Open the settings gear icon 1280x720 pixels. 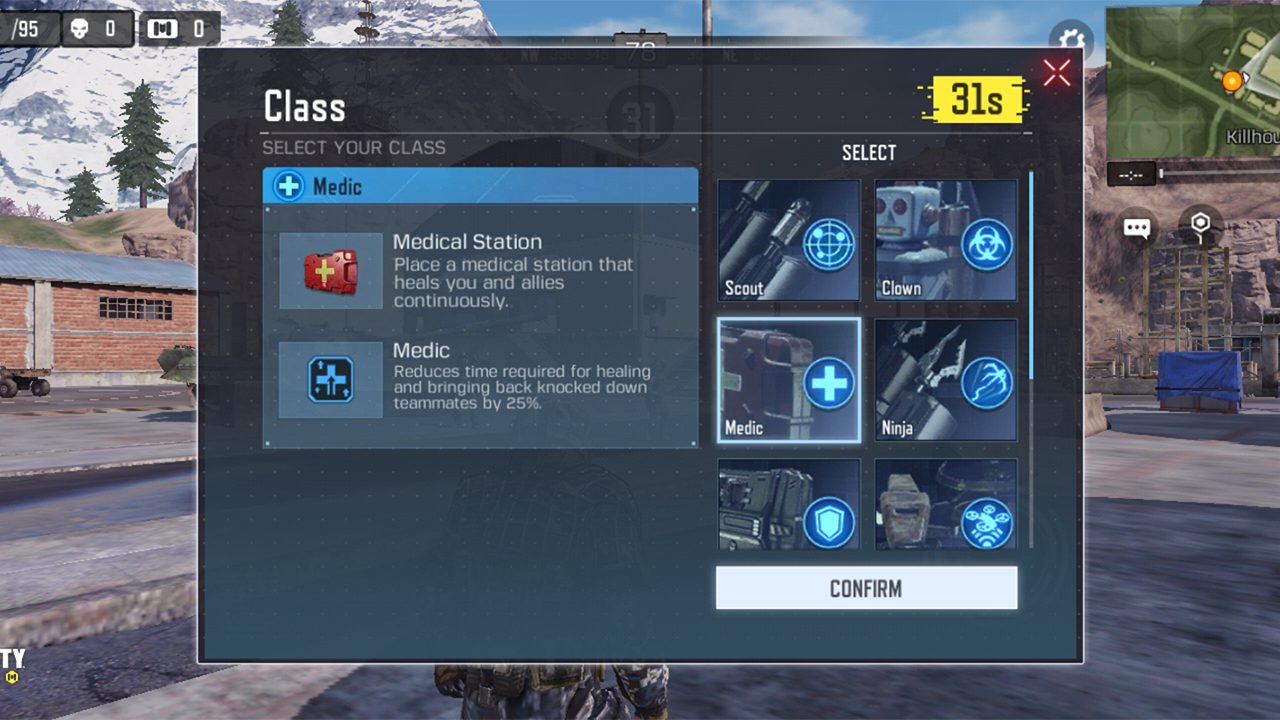[1071, 40]
